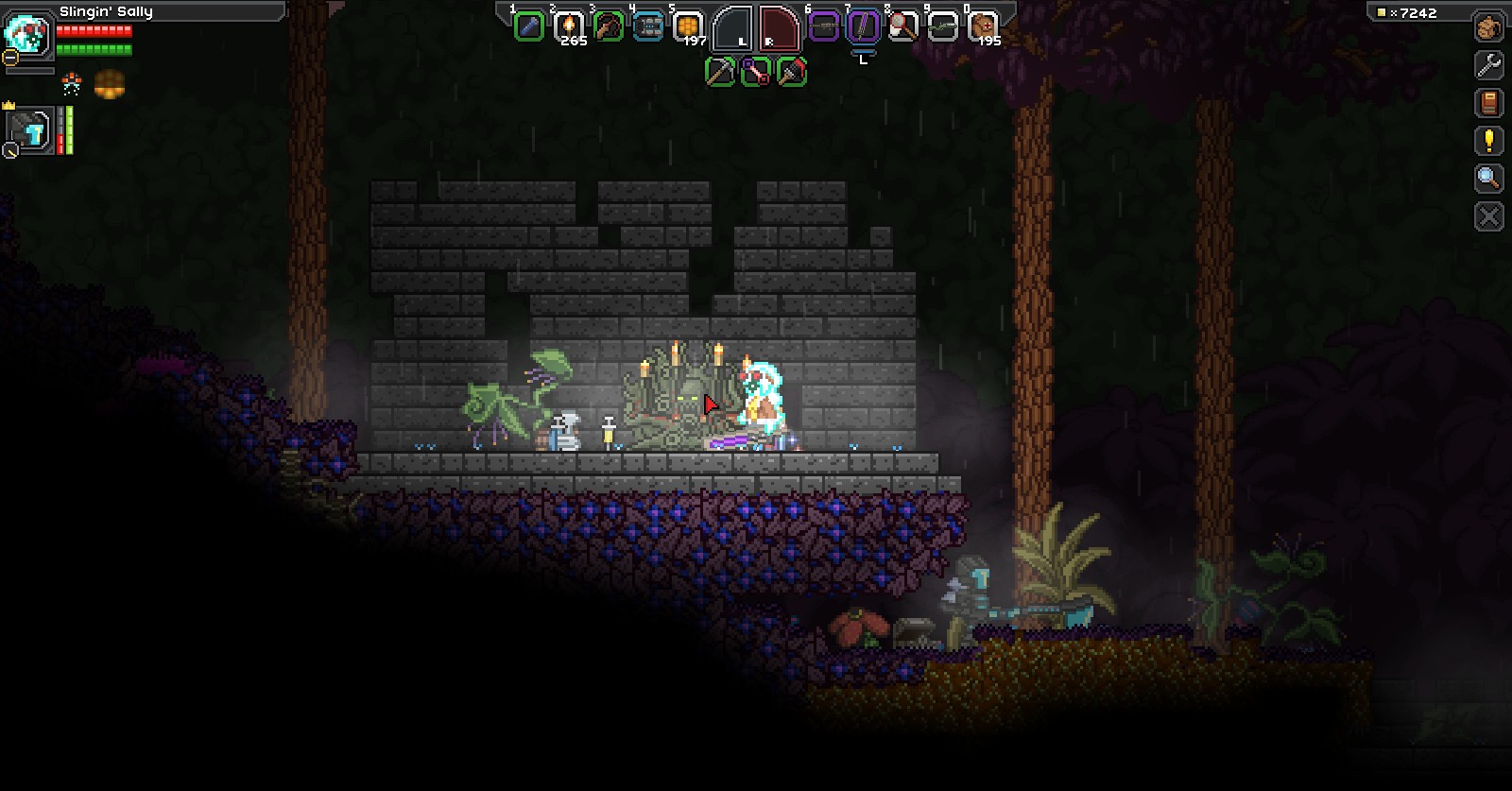Select the orange block stack of 197
Image resolution: width=1512 pixels, height=791 pixels.
(x=688, y=26)
